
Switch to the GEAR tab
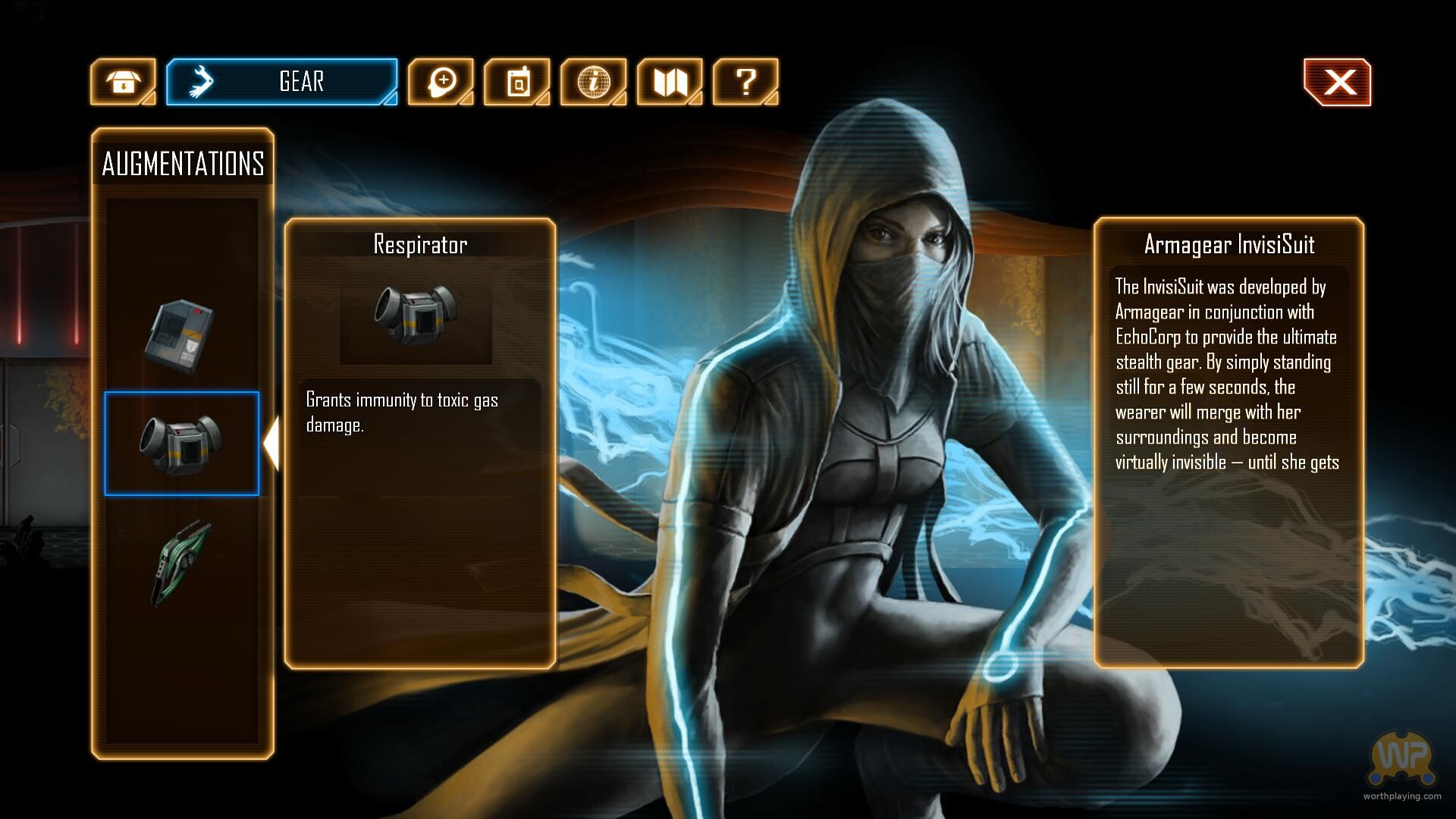pos(300,82)
